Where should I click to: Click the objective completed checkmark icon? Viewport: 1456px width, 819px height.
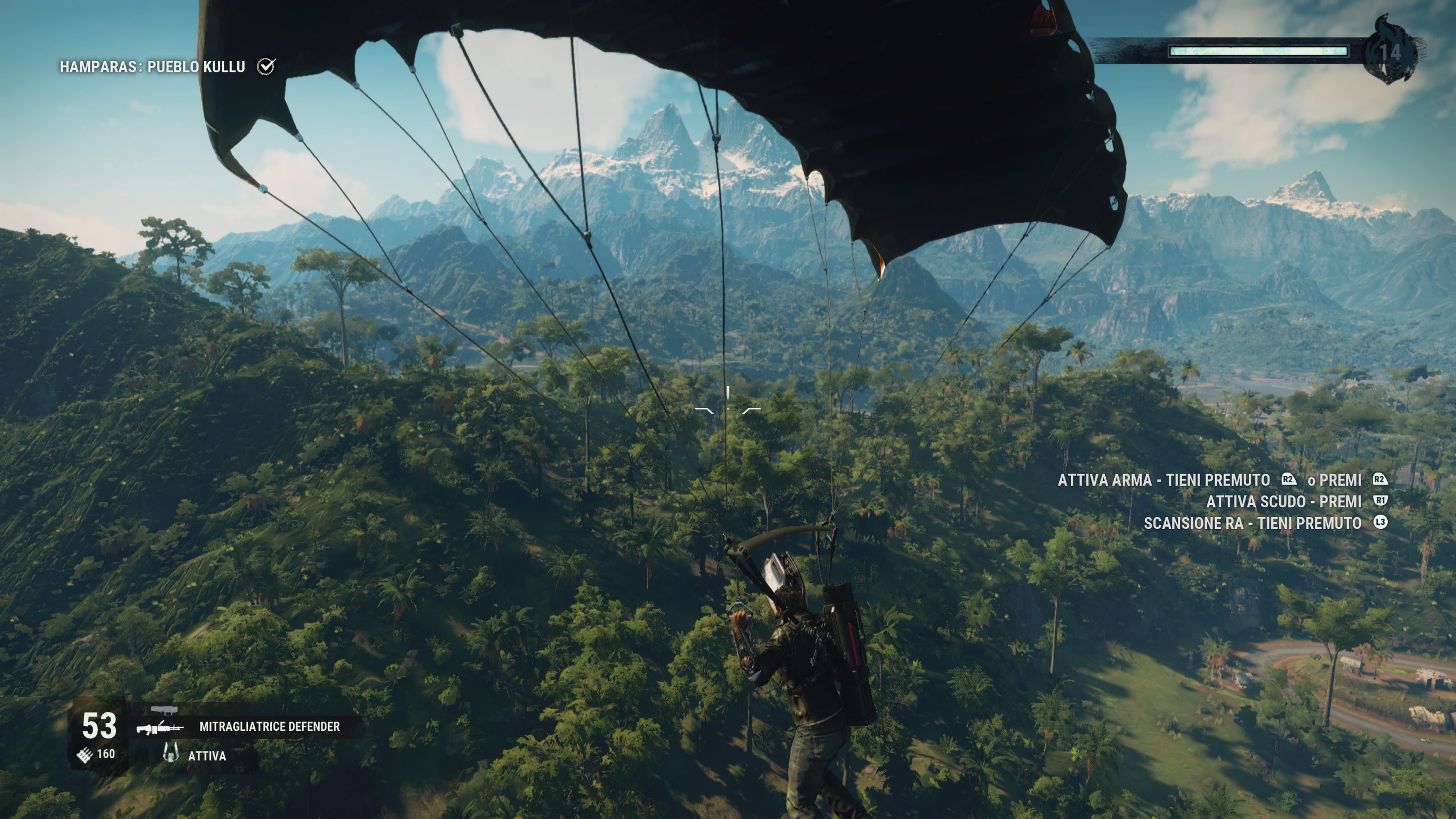pyautogui.click(x=266, y=66)
